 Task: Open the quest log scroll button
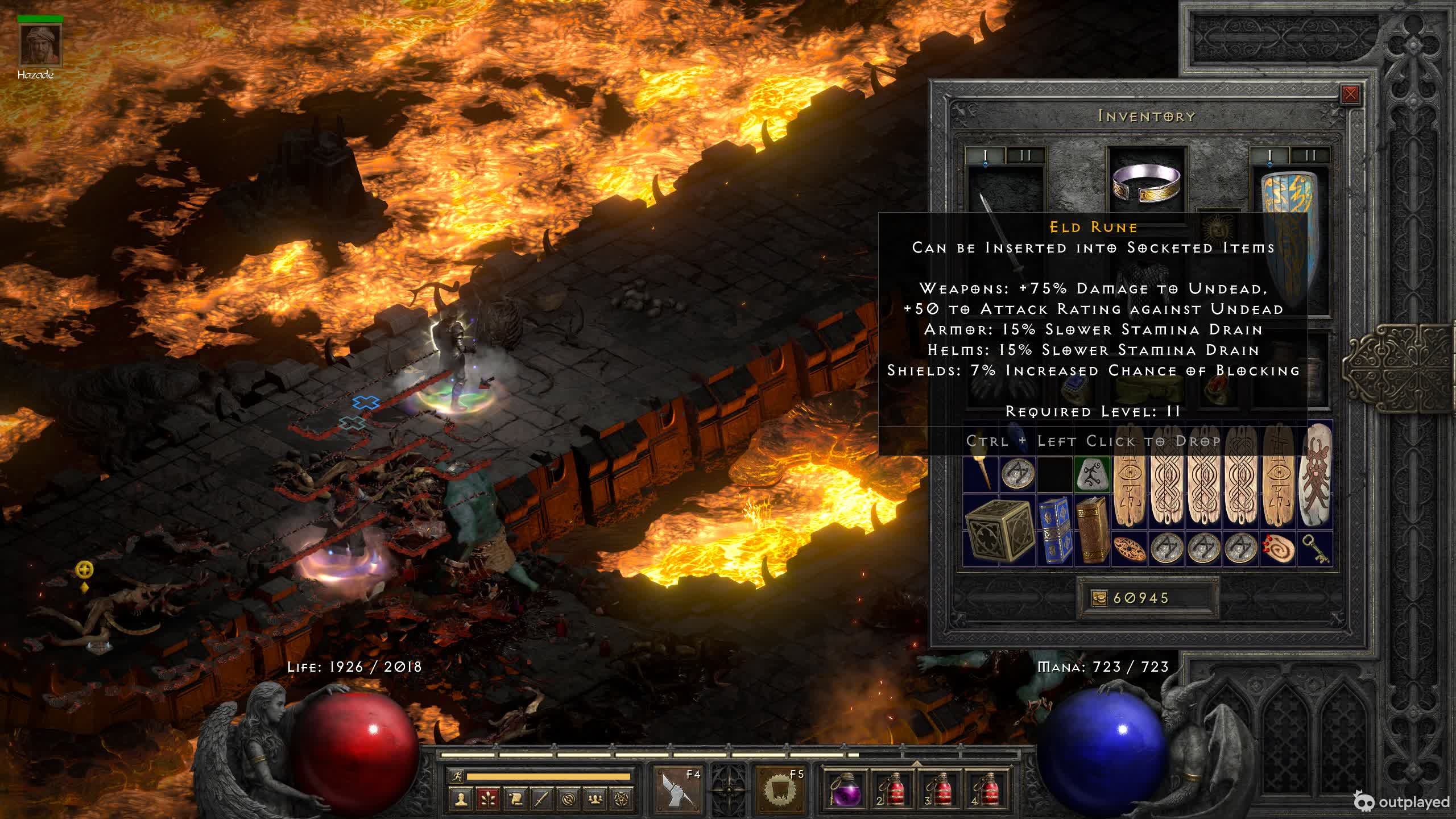(514, 800)
